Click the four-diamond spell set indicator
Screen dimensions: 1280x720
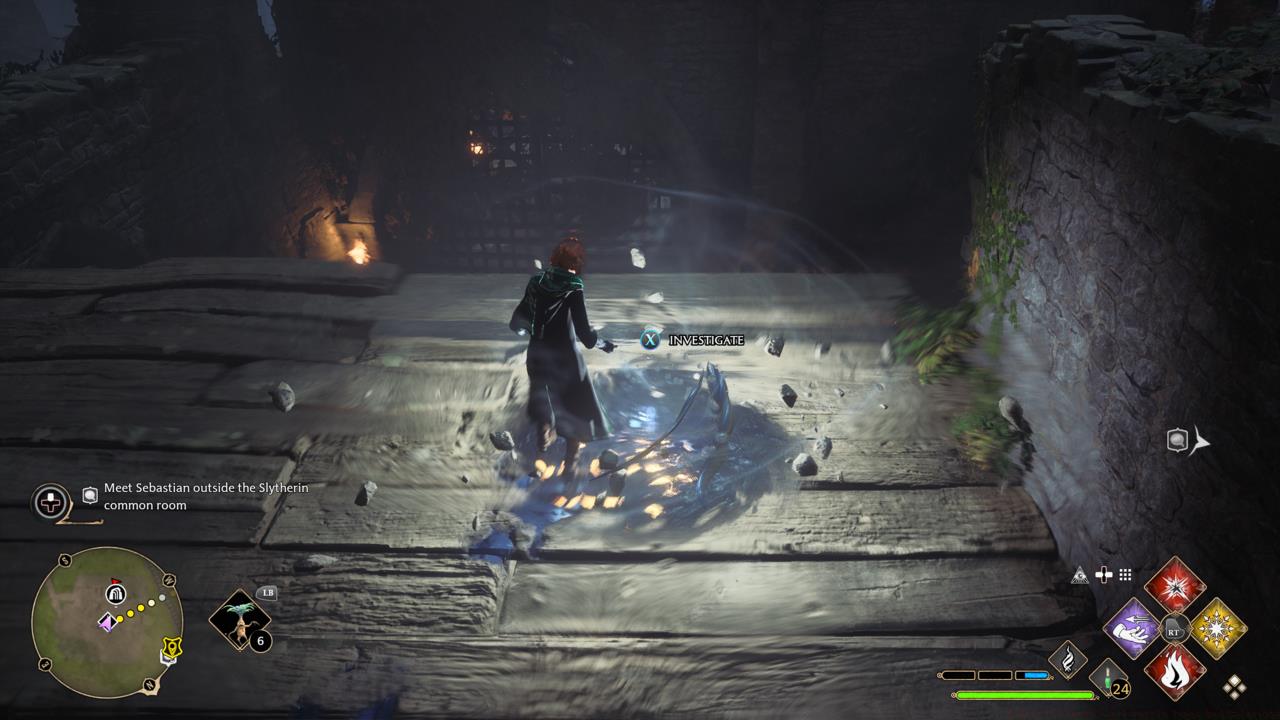pos(1237,687)
